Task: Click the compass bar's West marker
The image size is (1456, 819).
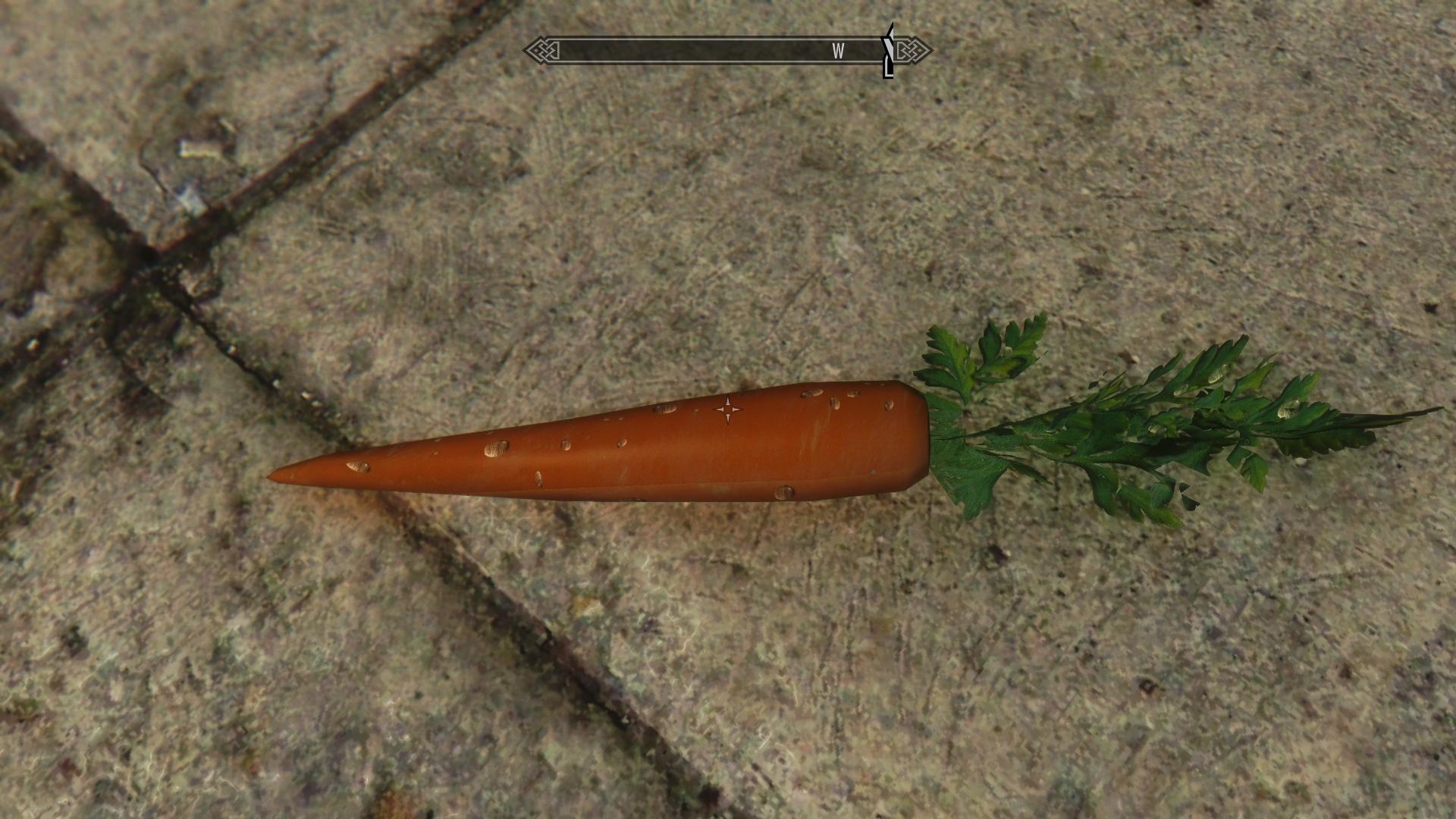Action: coord(838,51)
